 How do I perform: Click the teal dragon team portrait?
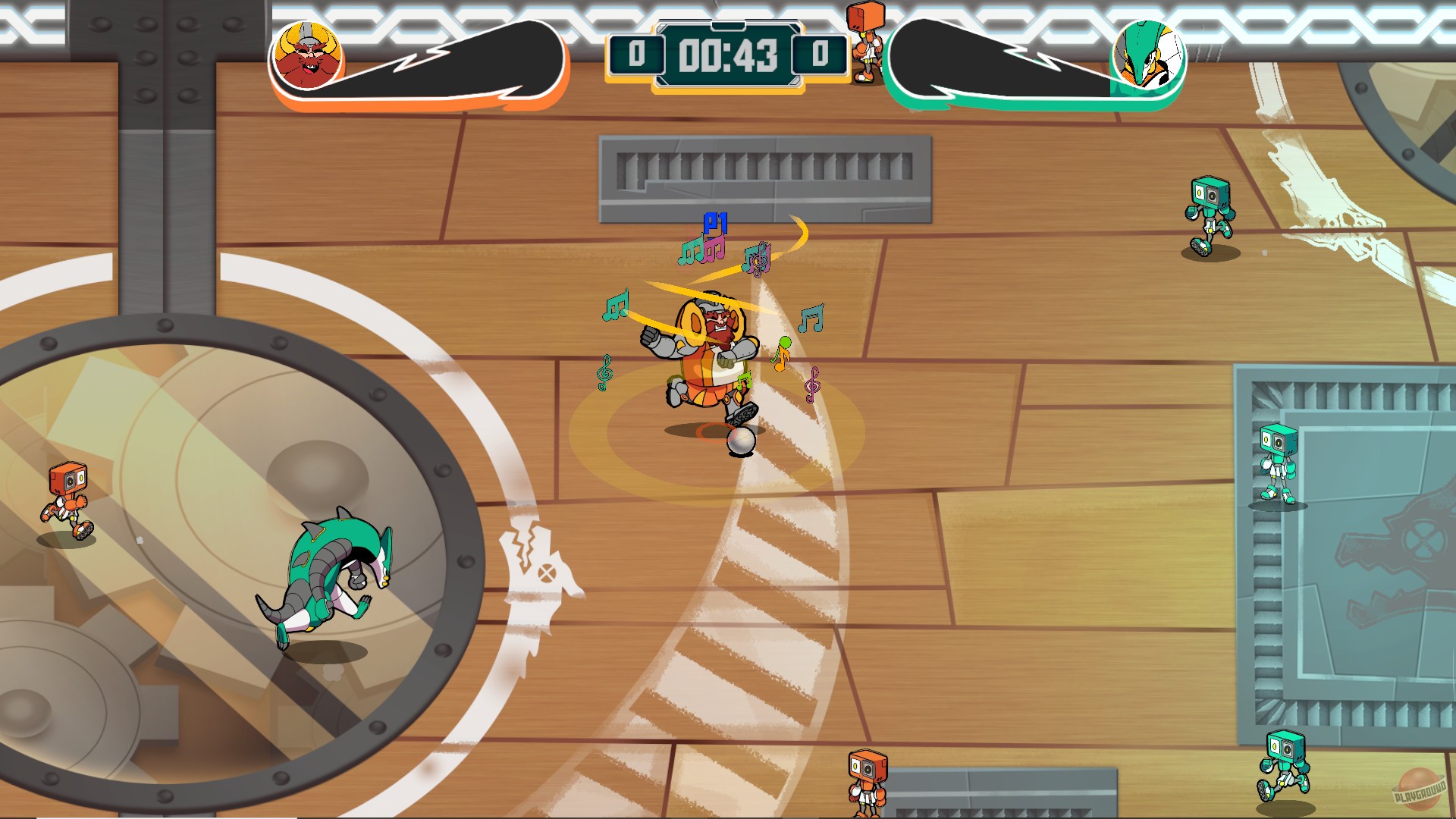1150,55
